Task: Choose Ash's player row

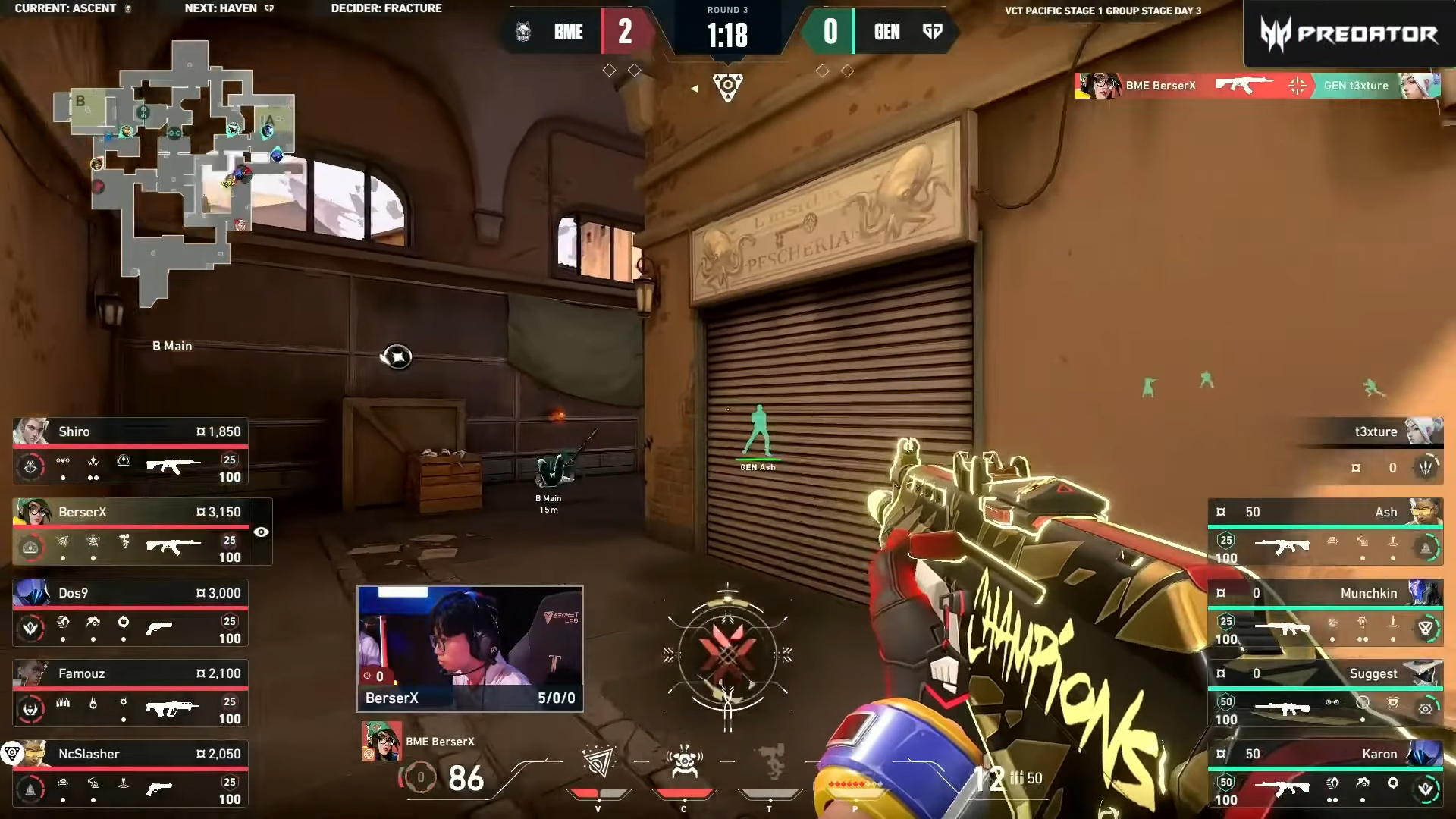Action: coord(1325,532)
